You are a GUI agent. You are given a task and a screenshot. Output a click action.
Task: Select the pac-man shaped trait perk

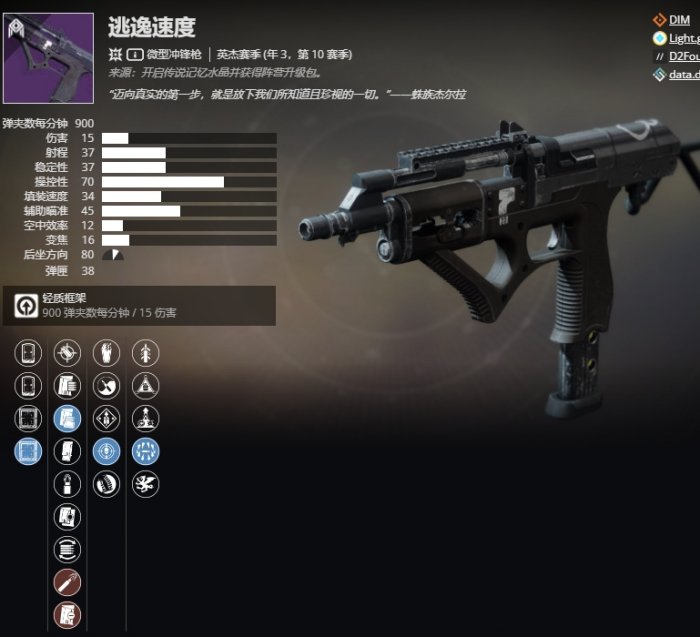coord(107,385)
